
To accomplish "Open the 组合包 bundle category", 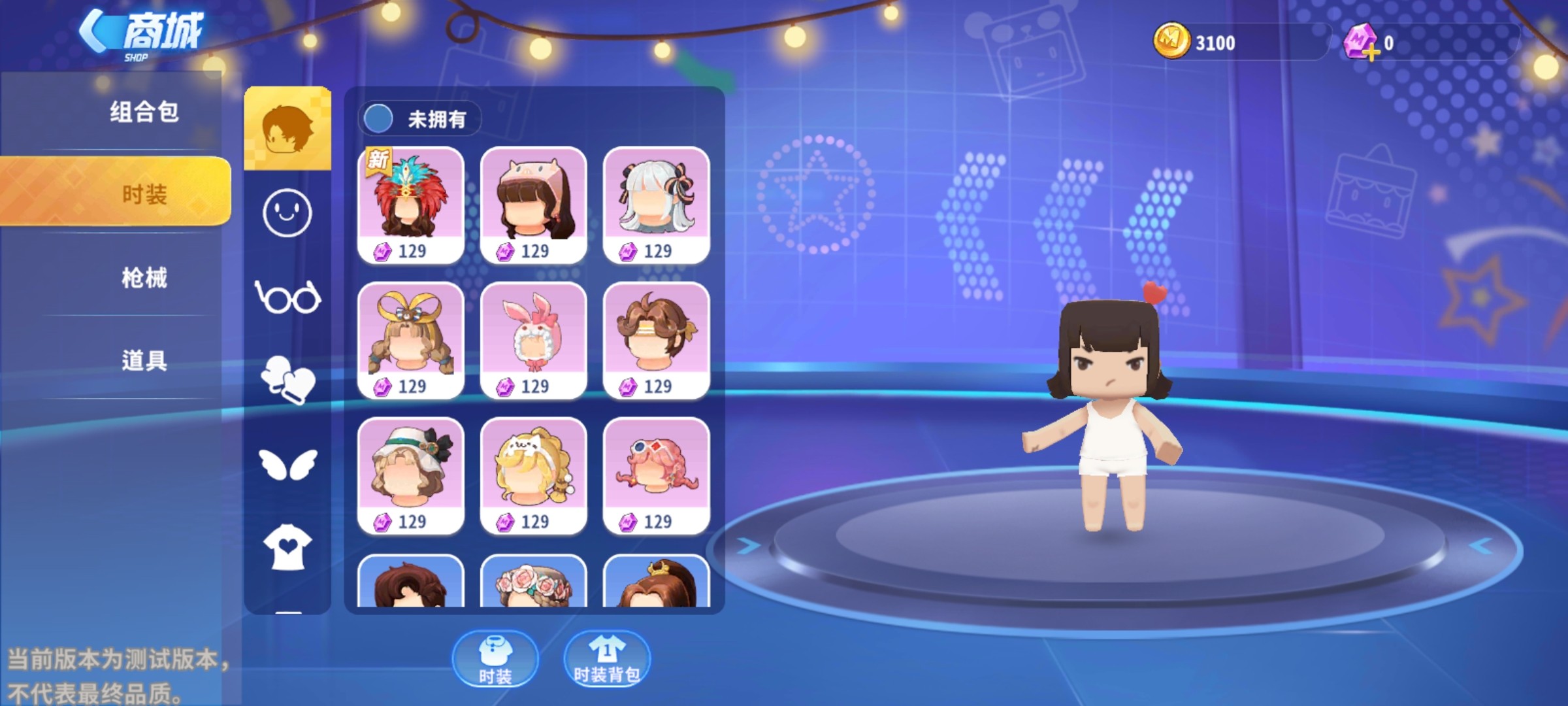I will tap(144, 112).
